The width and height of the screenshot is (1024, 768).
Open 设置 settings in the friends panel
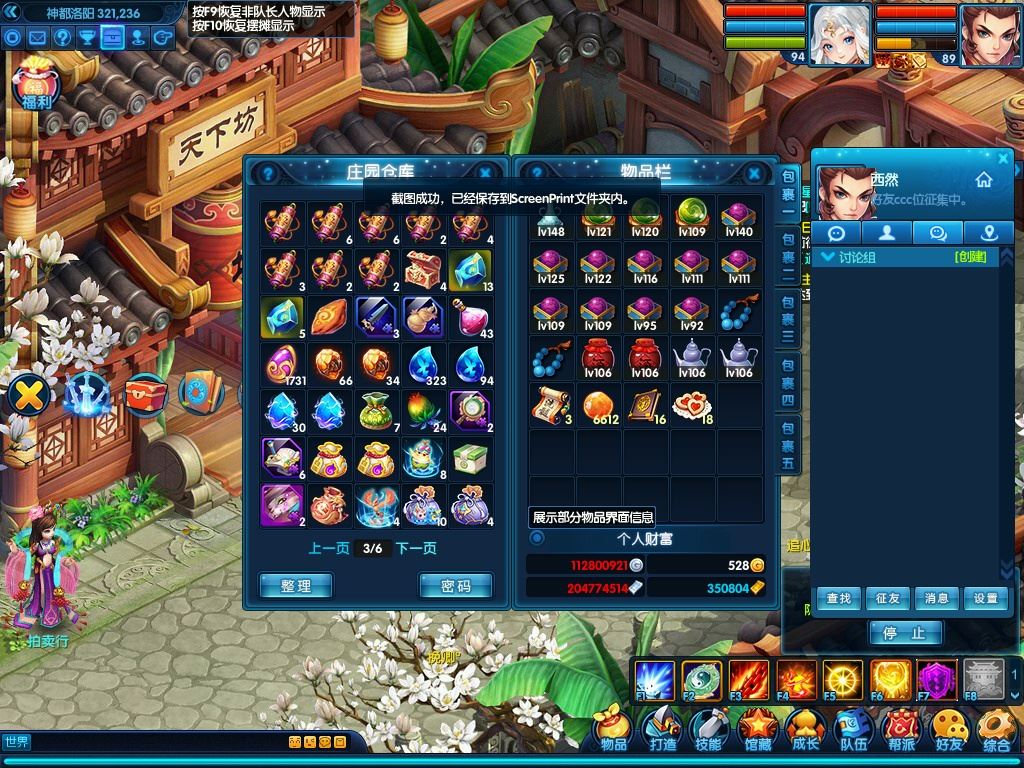pyautogui.click(x=985, y=598)
